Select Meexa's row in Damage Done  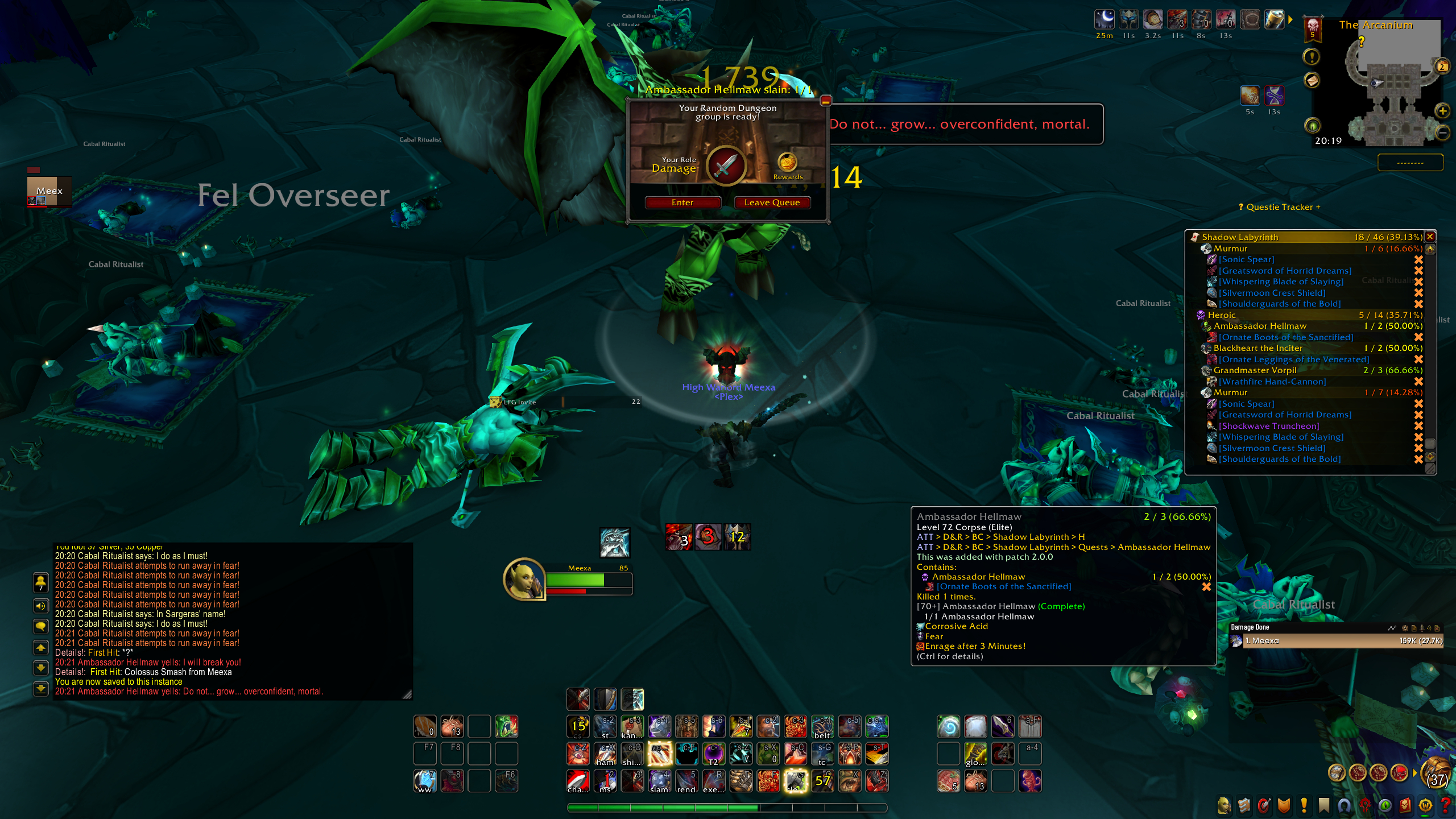(1337, 641)
